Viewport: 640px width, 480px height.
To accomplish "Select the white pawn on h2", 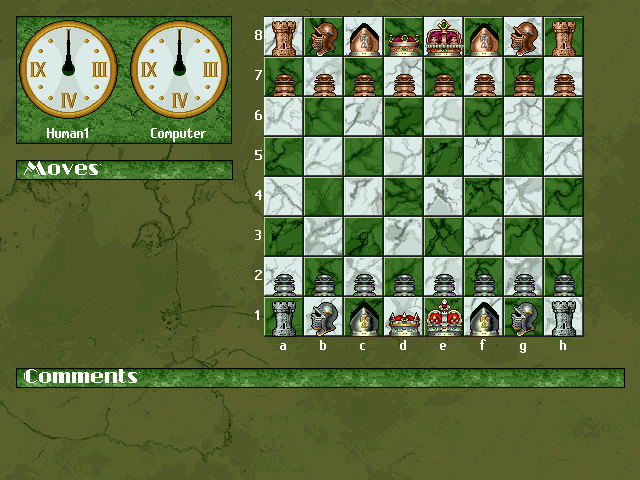I will (x=563, y=277).
